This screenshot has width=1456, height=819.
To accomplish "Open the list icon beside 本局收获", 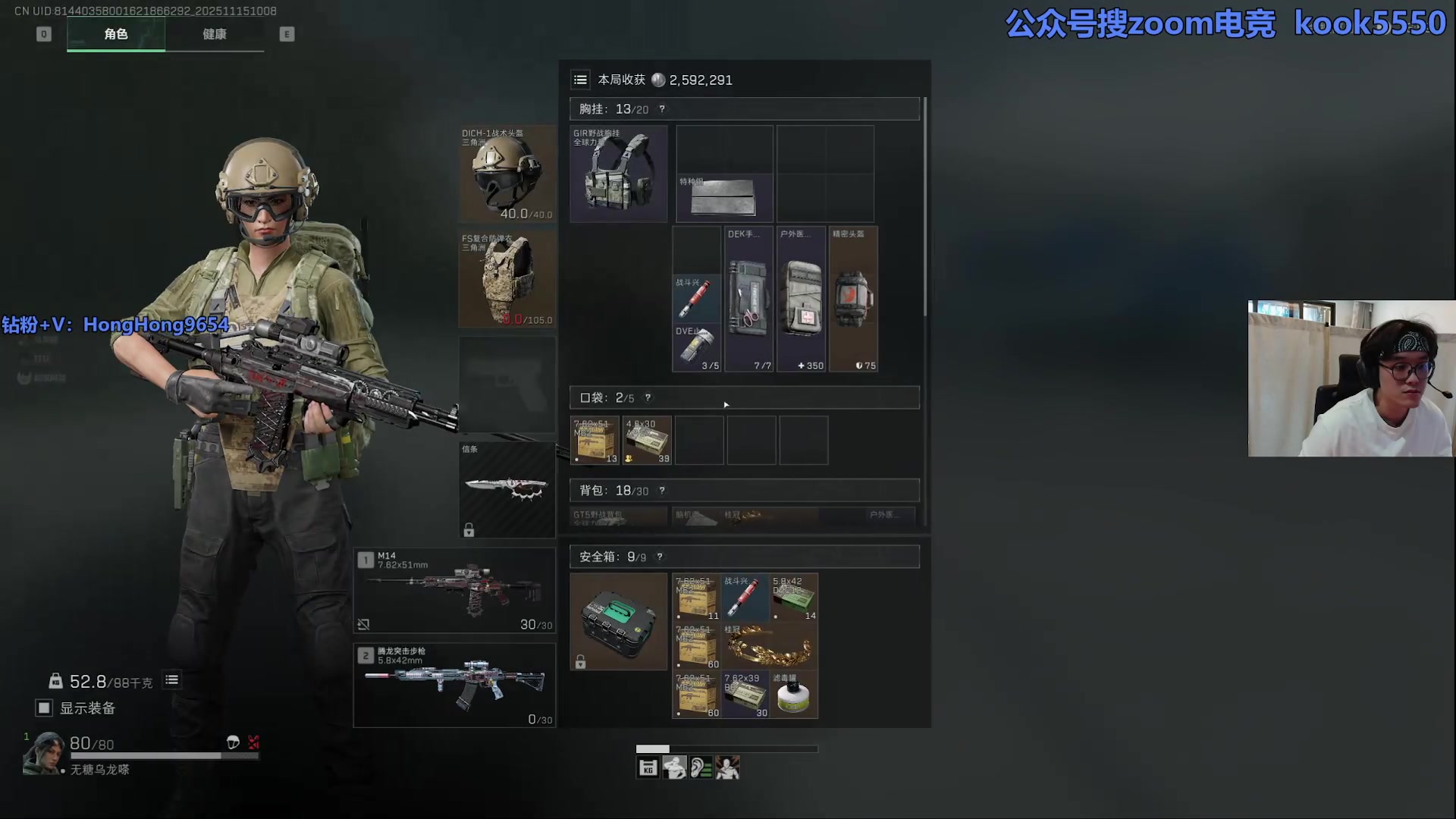I will (580, 80).
